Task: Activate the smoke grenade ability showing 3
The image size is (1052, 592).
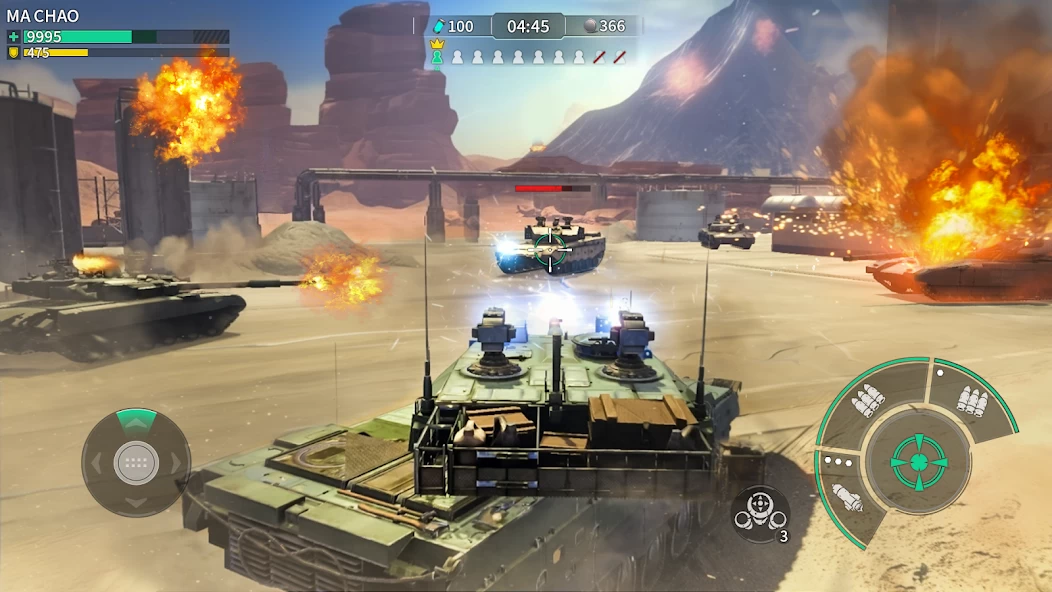Action: point(760,513)
